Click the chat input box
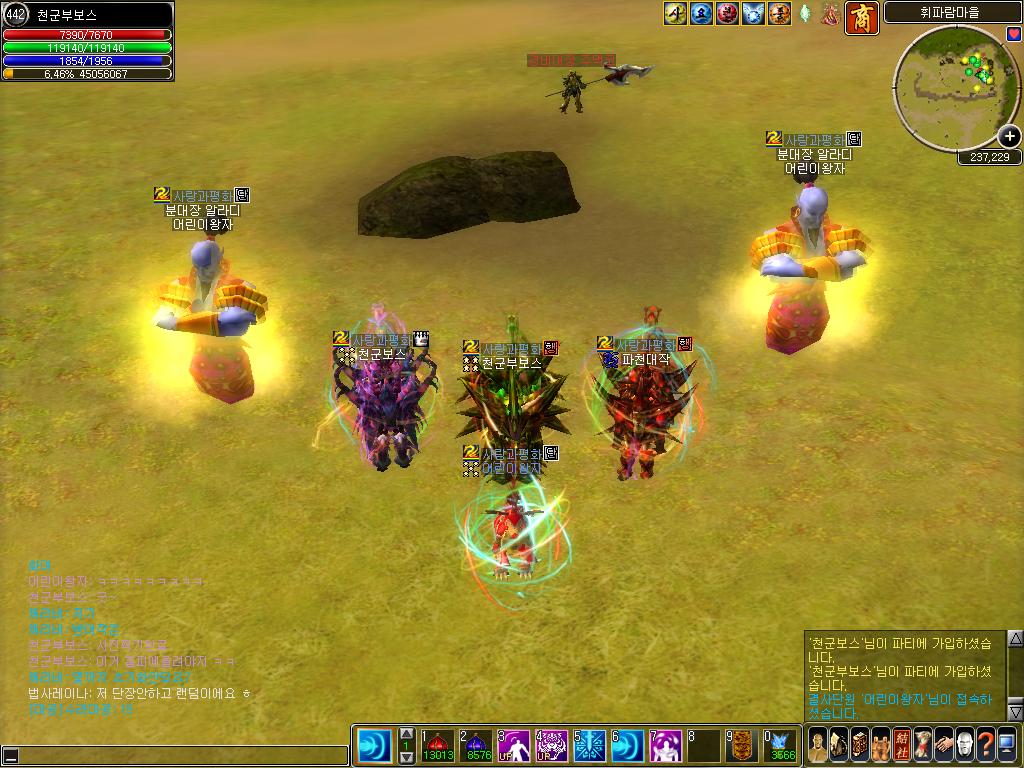Image resolution: width=1024 pixels, height=768 pixels. [x=180, y=756]
